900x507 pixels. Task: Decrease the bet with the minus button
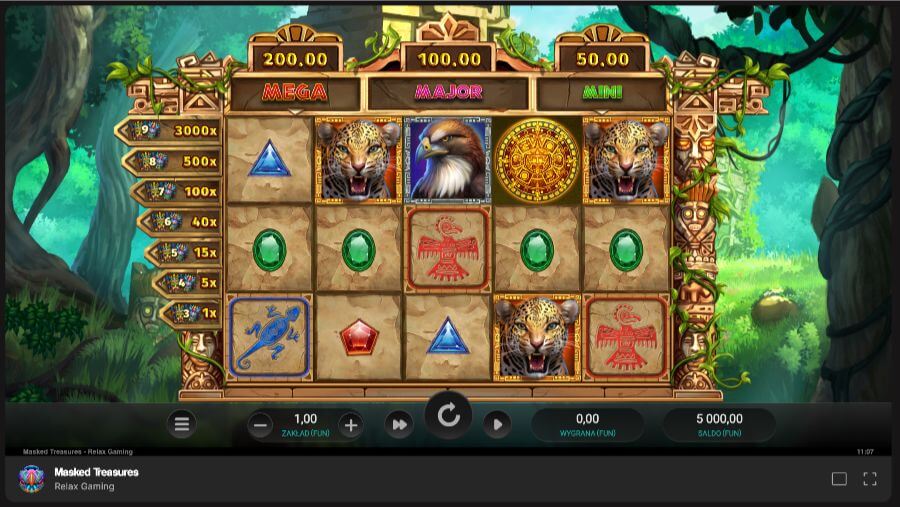pyautogui.click(x=261, y=425)
